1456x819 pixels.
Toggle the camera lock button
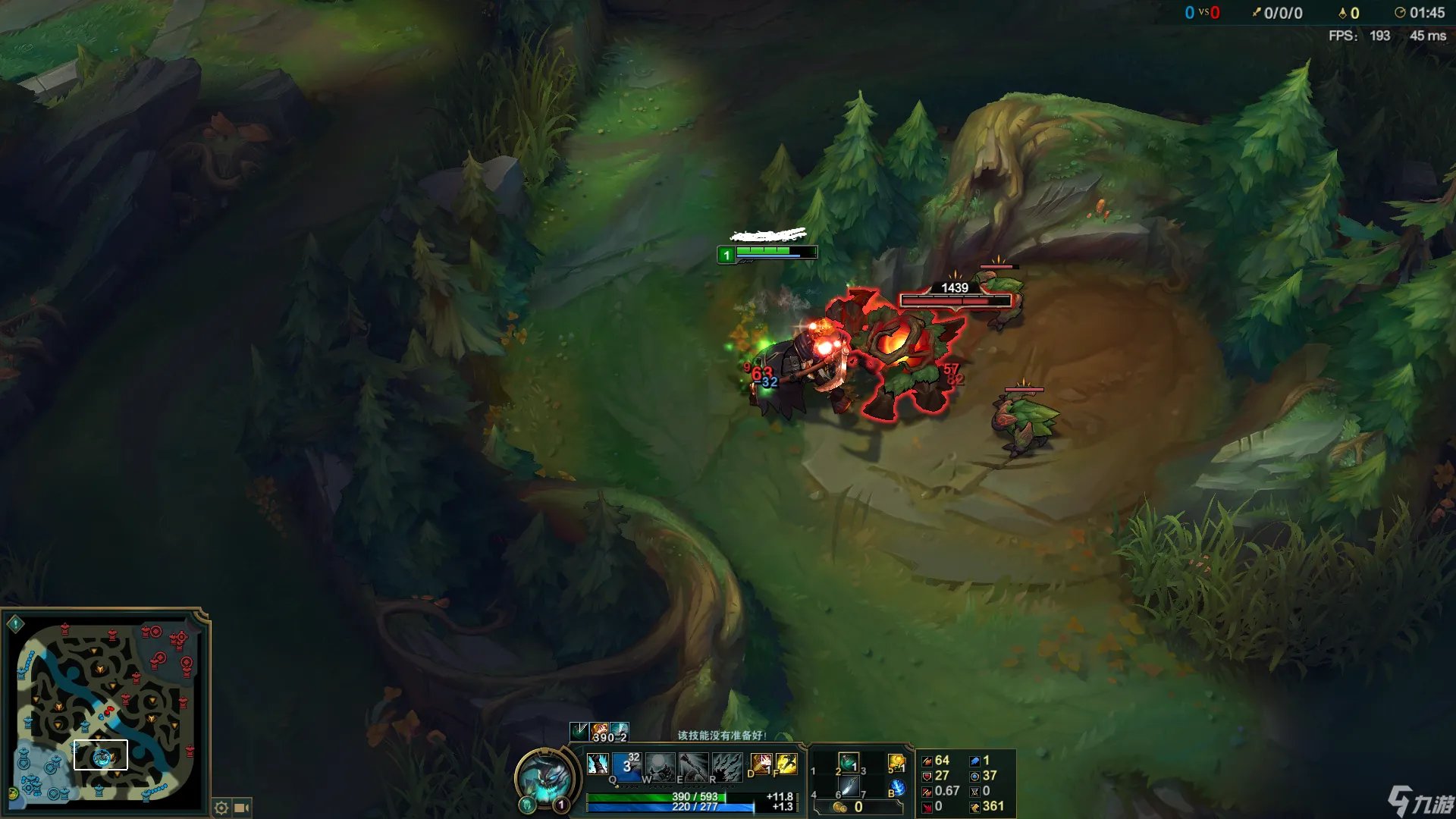(x=242, y=808)
